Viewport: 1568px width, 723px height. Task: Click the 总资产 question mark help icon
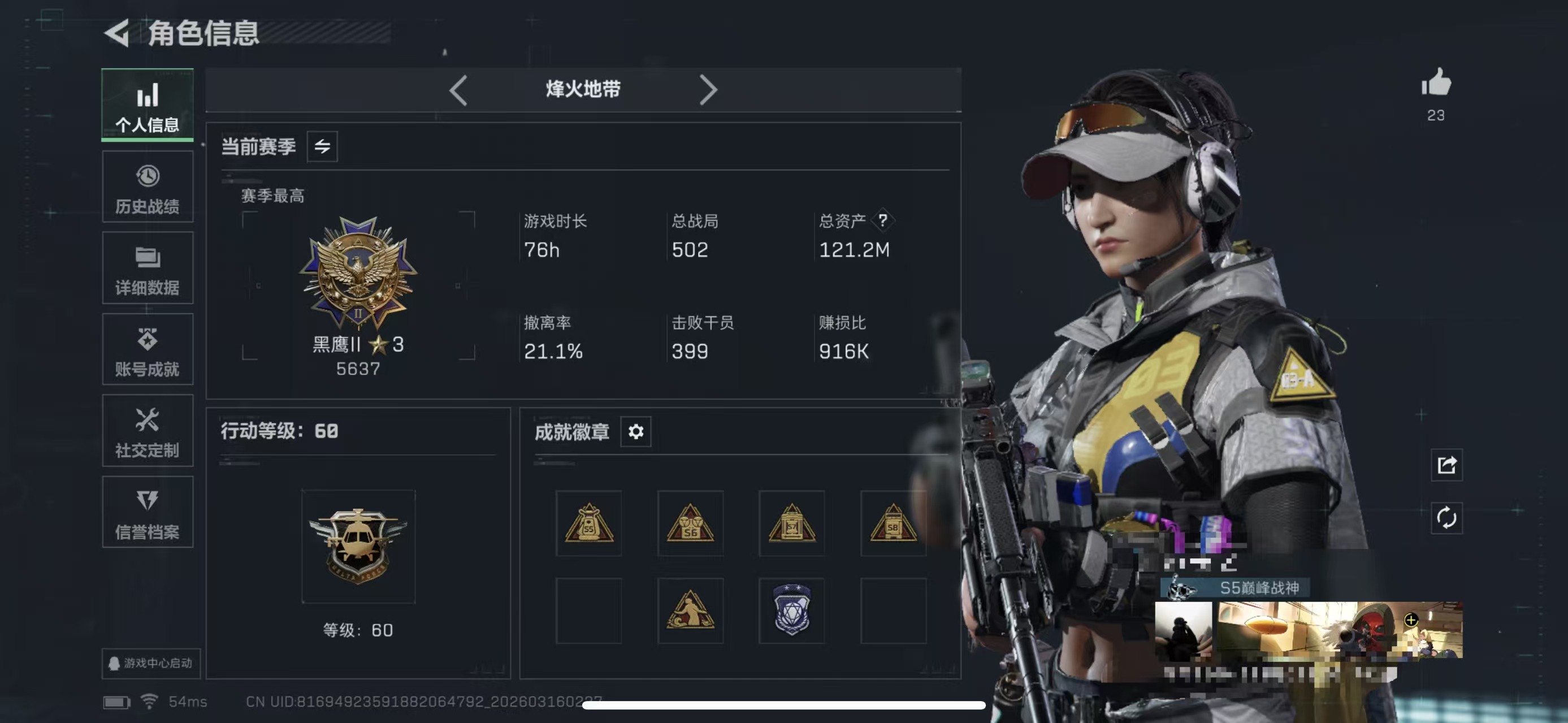(882, 220)
